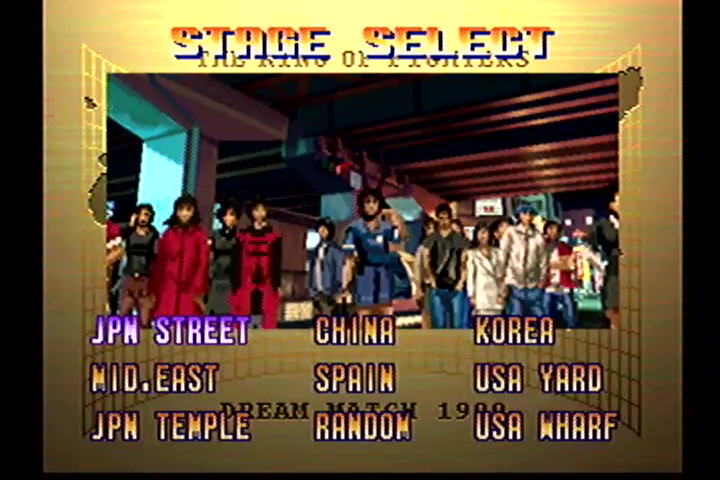This screenshot has width=720, height=480.
Task: Select the USA YARD stage
Action: pyautogui.click(x=539, y=379)
